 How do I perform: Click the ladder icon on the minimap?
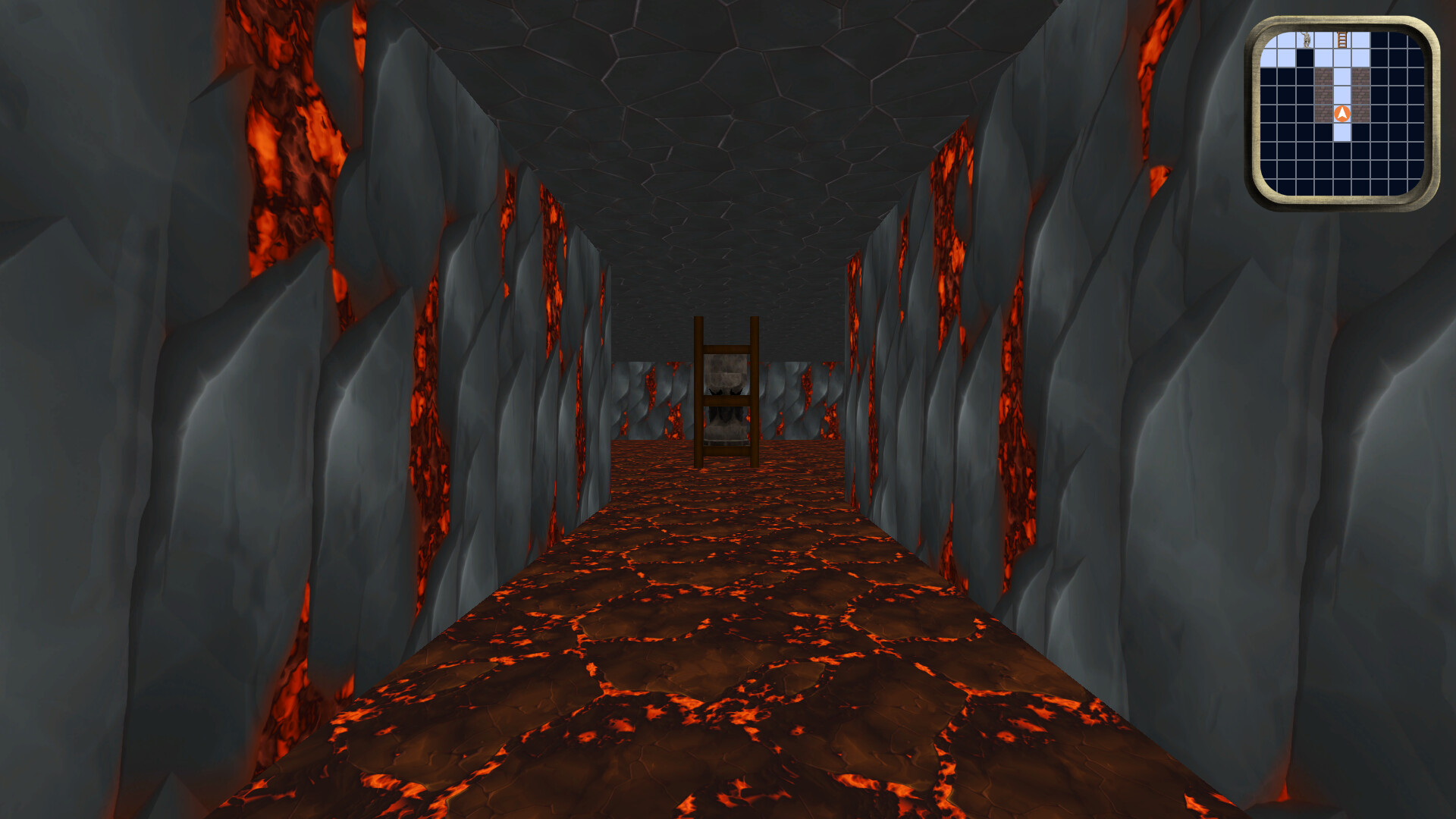pyautogui.click(x=1341, y=39)
